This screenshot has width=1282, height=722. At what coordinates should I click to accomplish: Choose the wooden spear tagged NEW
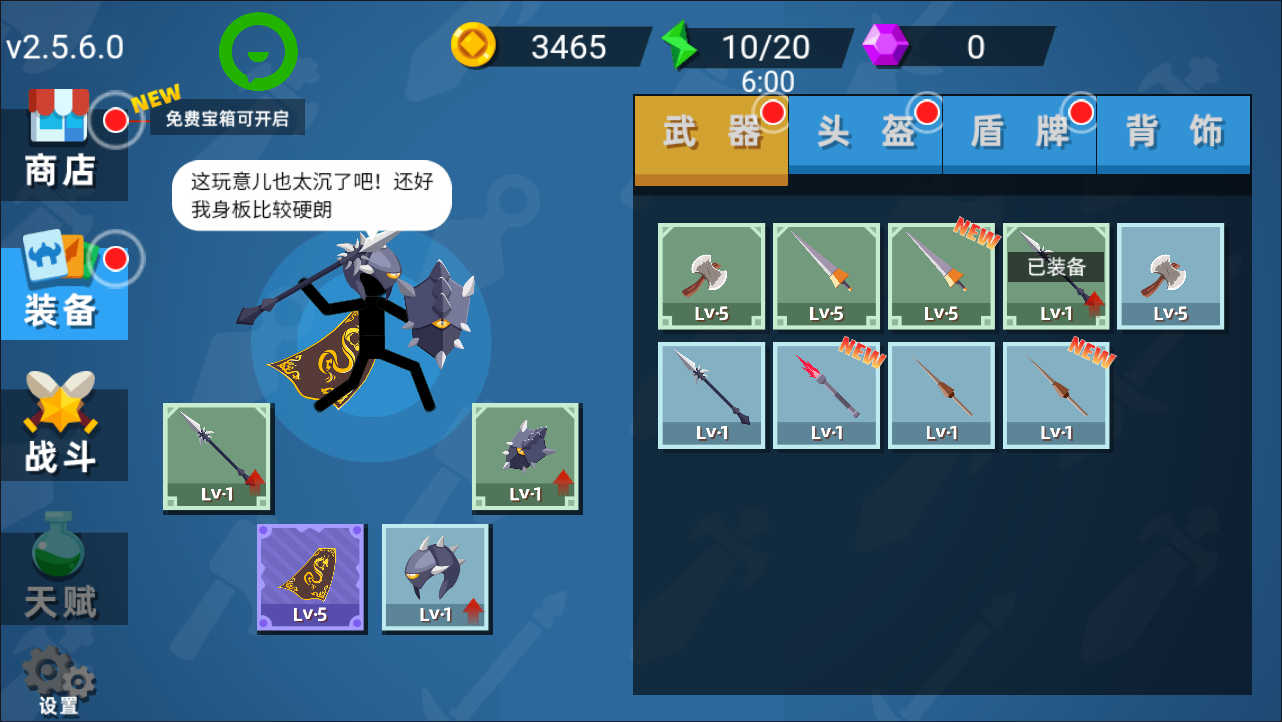(x=1056, y=396)
